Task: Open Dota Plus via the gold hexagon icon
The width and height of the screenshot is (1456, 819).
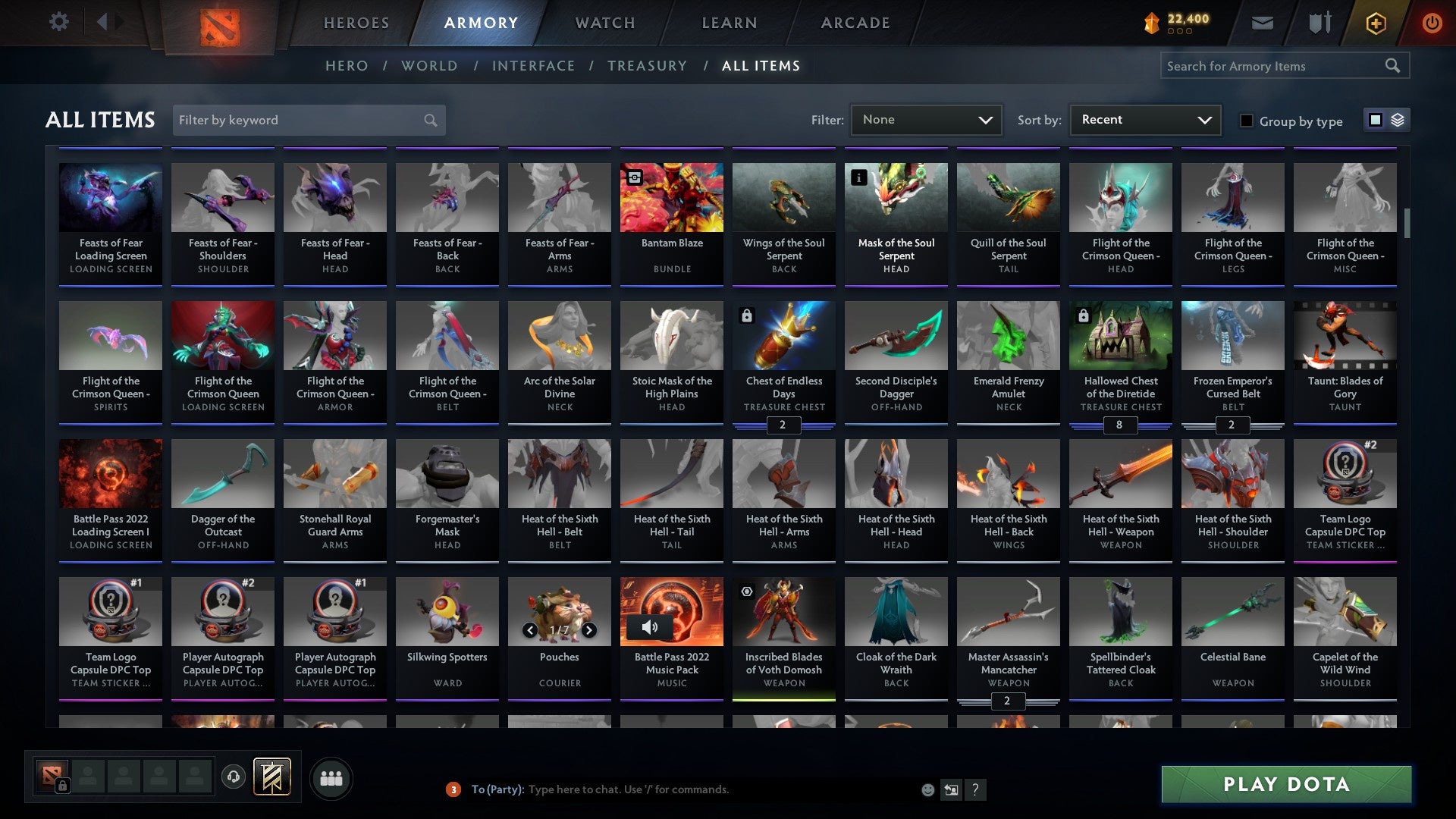Action: 1375,23
